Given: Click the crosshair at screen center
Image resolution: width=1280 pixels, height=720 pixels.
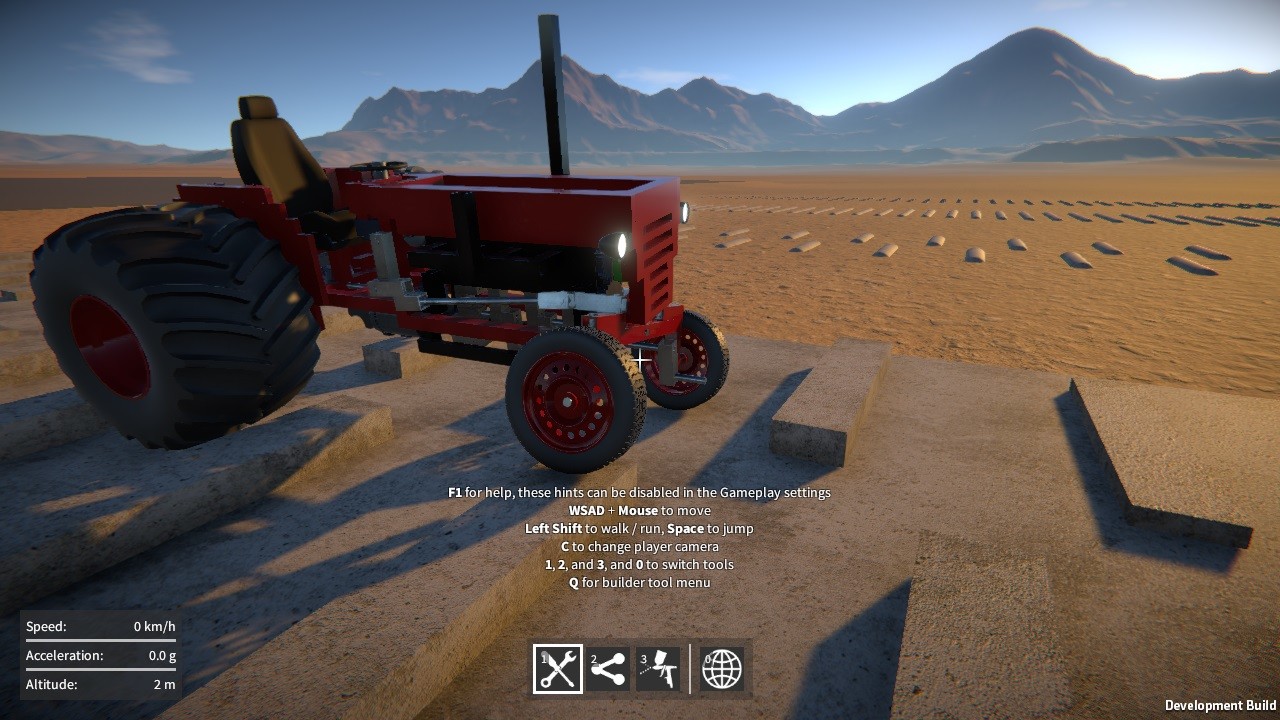Looking at the screenshot, I should click(640, 358).
